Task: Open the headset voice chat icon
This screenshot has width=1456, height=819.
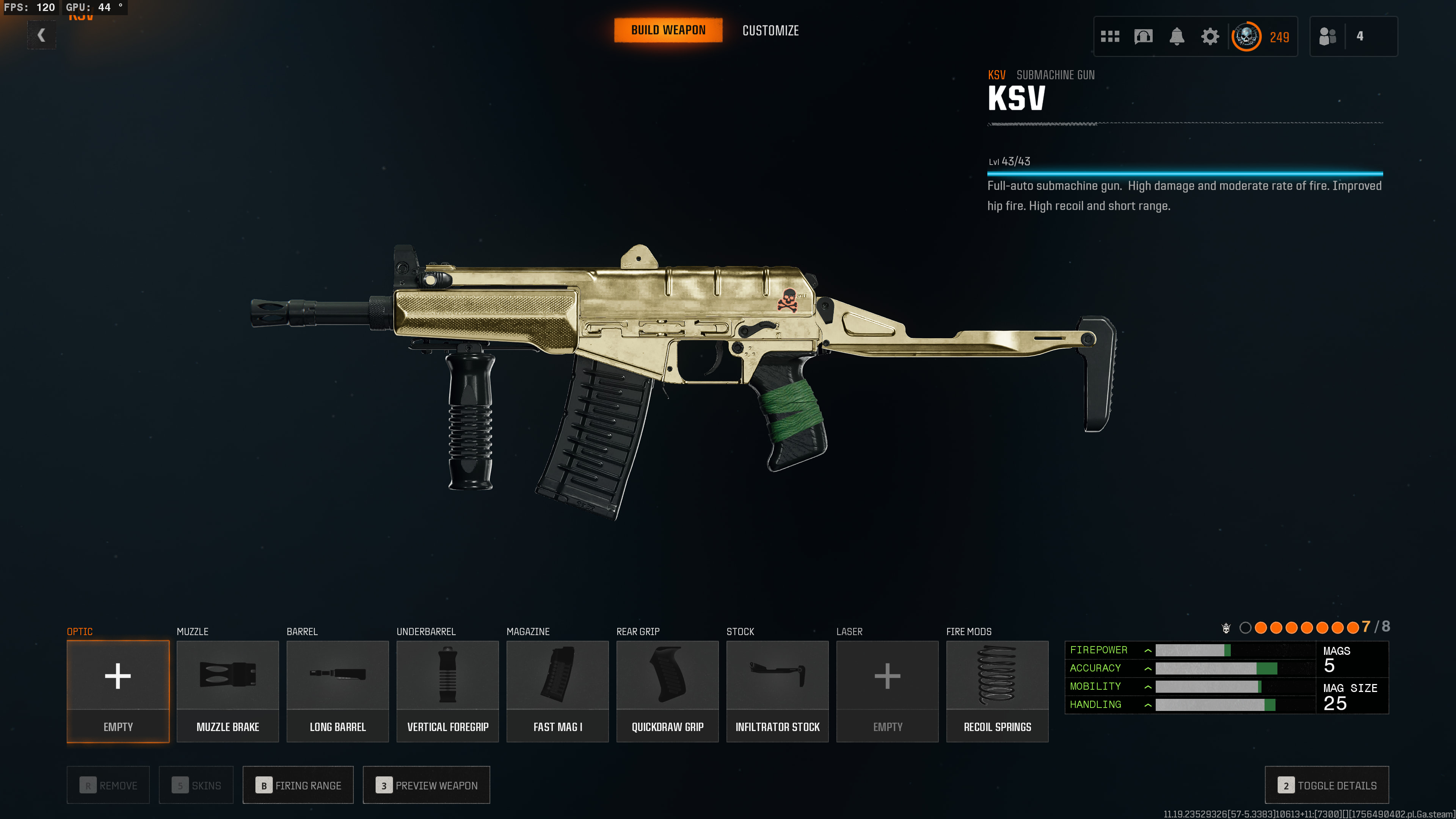Action: (1143, 37)
